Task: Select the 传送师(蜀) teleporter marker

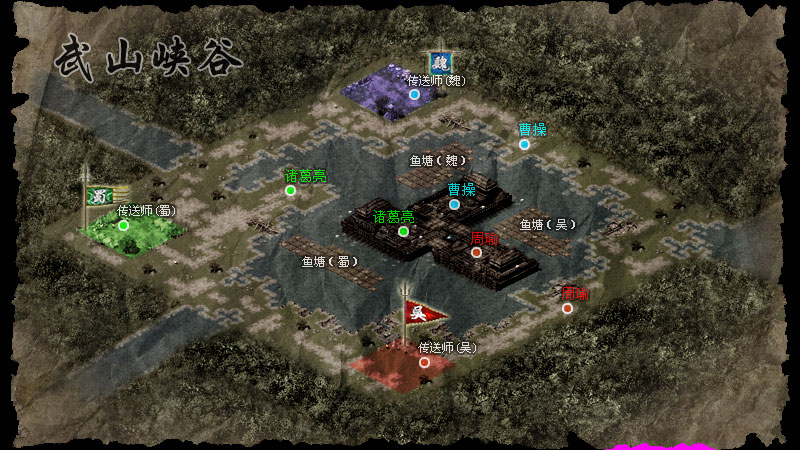Action: tap(124, 225)
